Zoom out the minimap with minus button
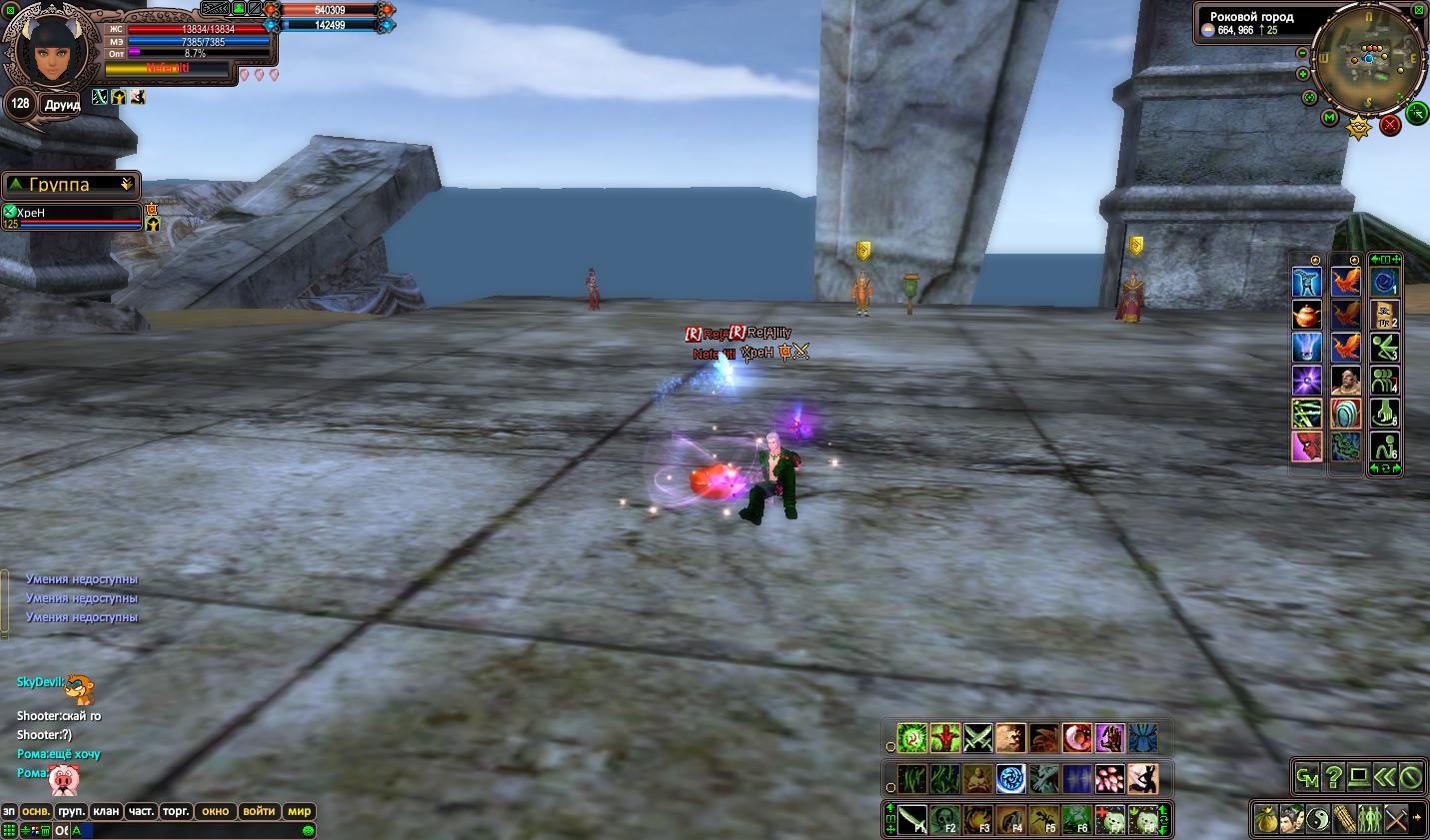Image resolution: width=1430 pixels, height=840 pixels. click(x=1302, y=52)
